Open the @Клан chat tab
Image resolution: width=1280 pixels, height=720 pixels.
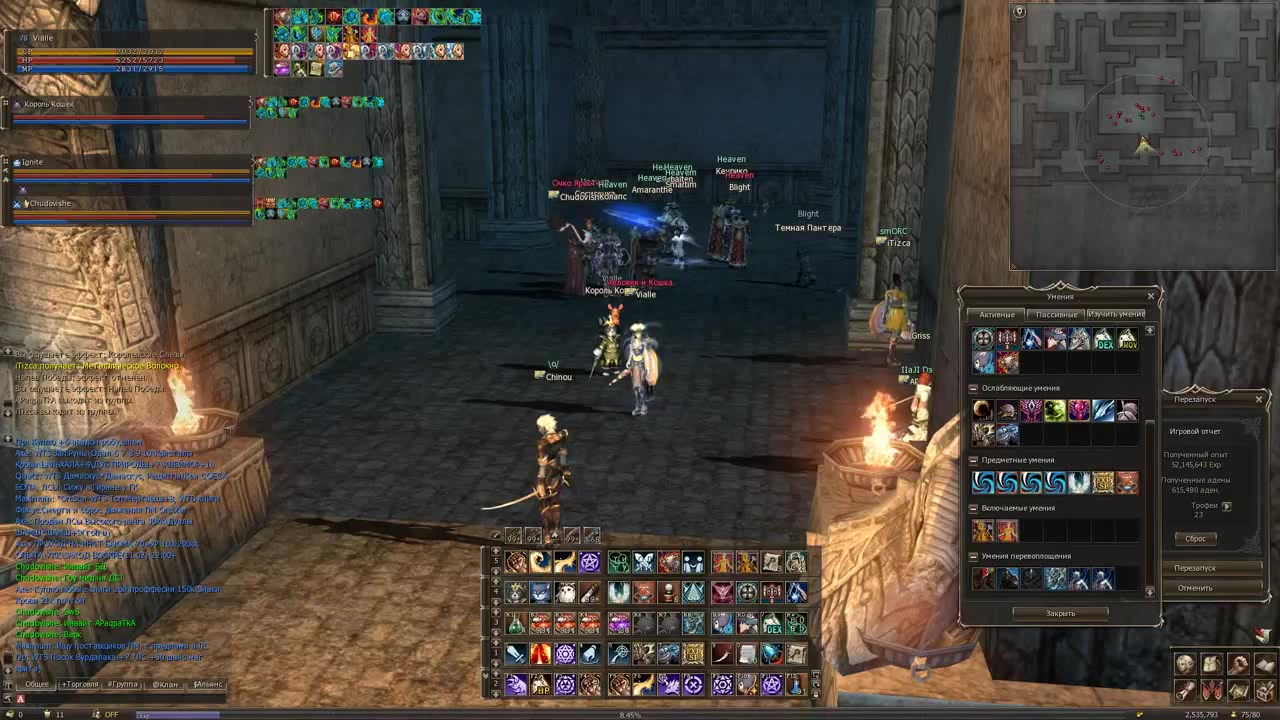[164, 684]
